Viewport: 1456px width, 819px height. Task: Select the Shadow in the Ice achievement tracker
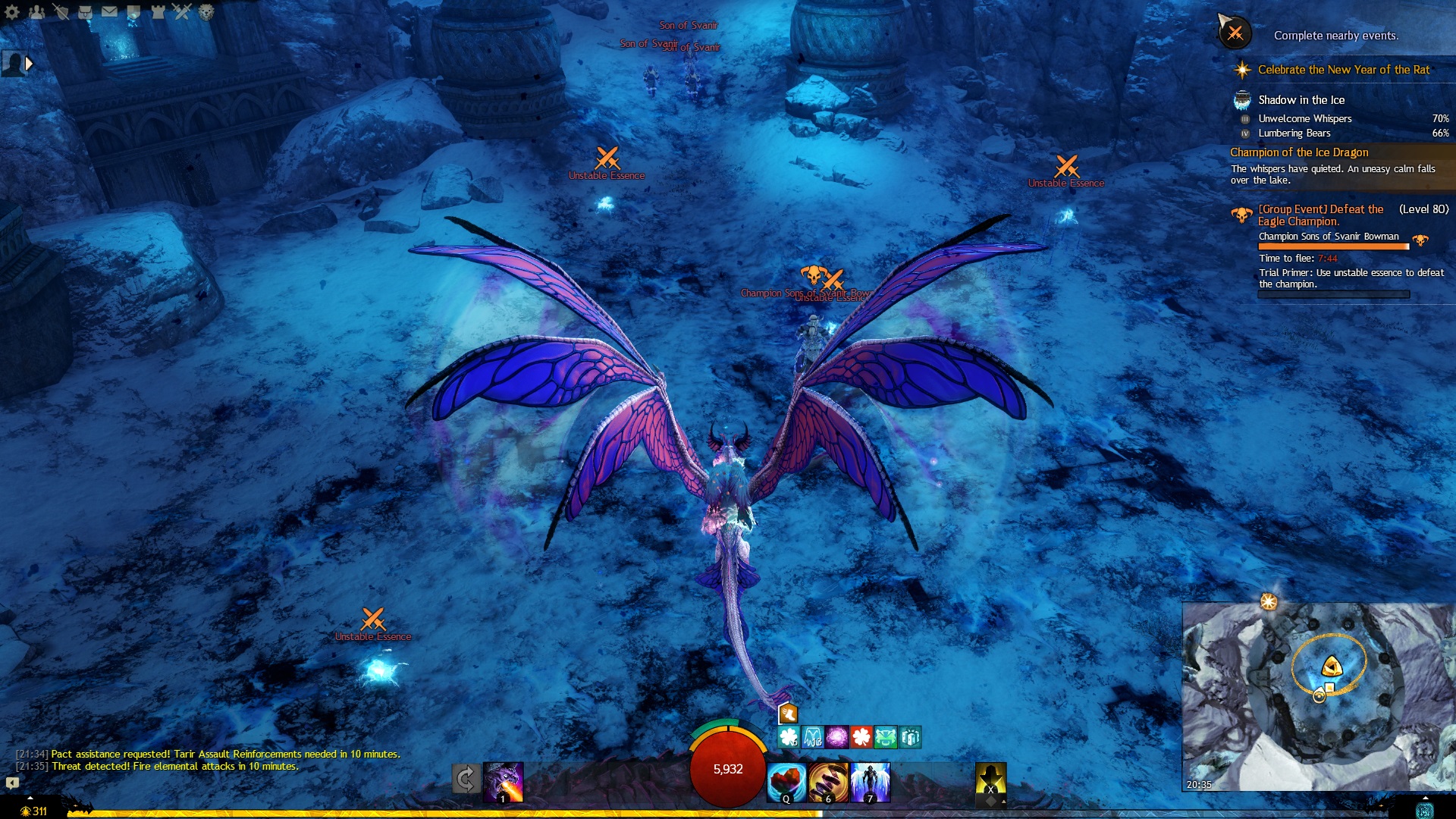coord(1301,100)
